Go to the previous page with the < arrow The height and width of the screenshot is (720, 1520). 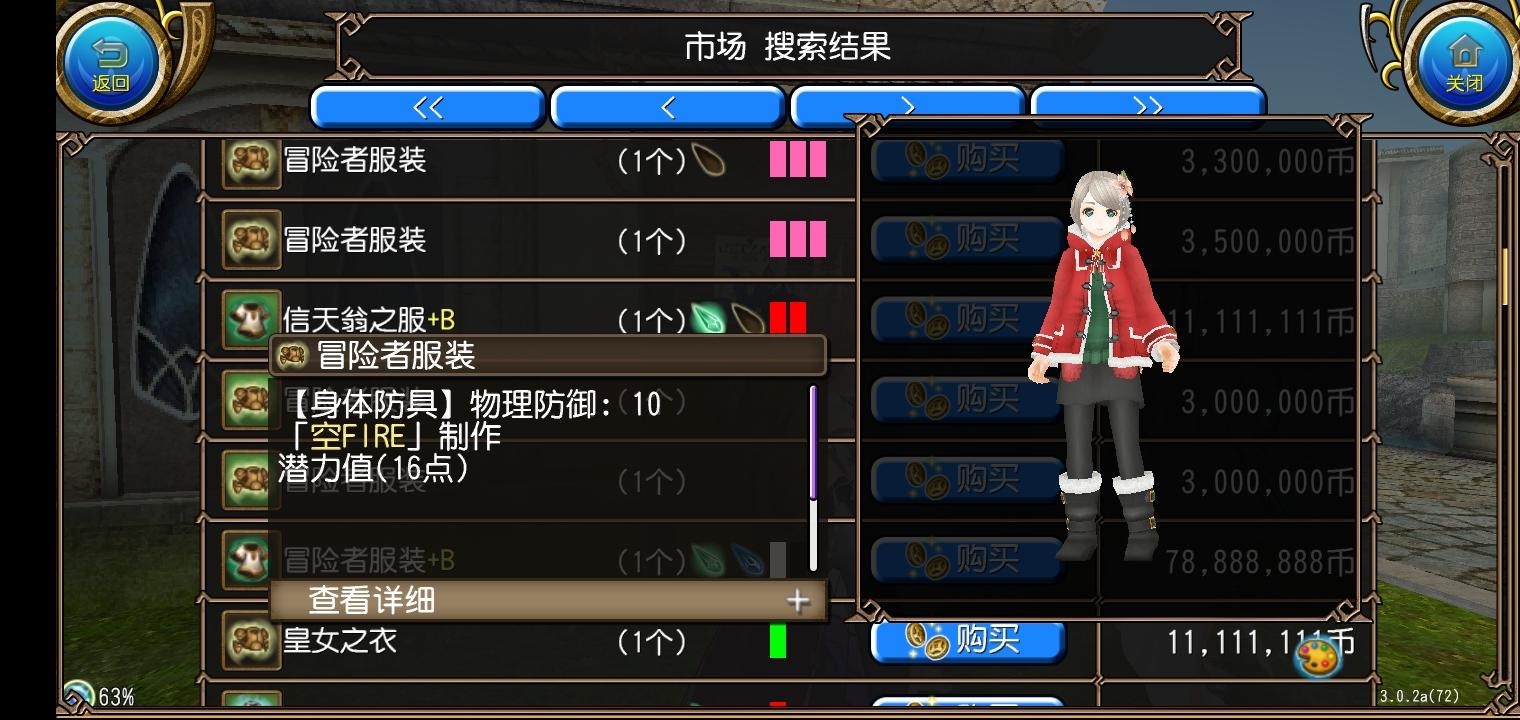click(668, 107)
